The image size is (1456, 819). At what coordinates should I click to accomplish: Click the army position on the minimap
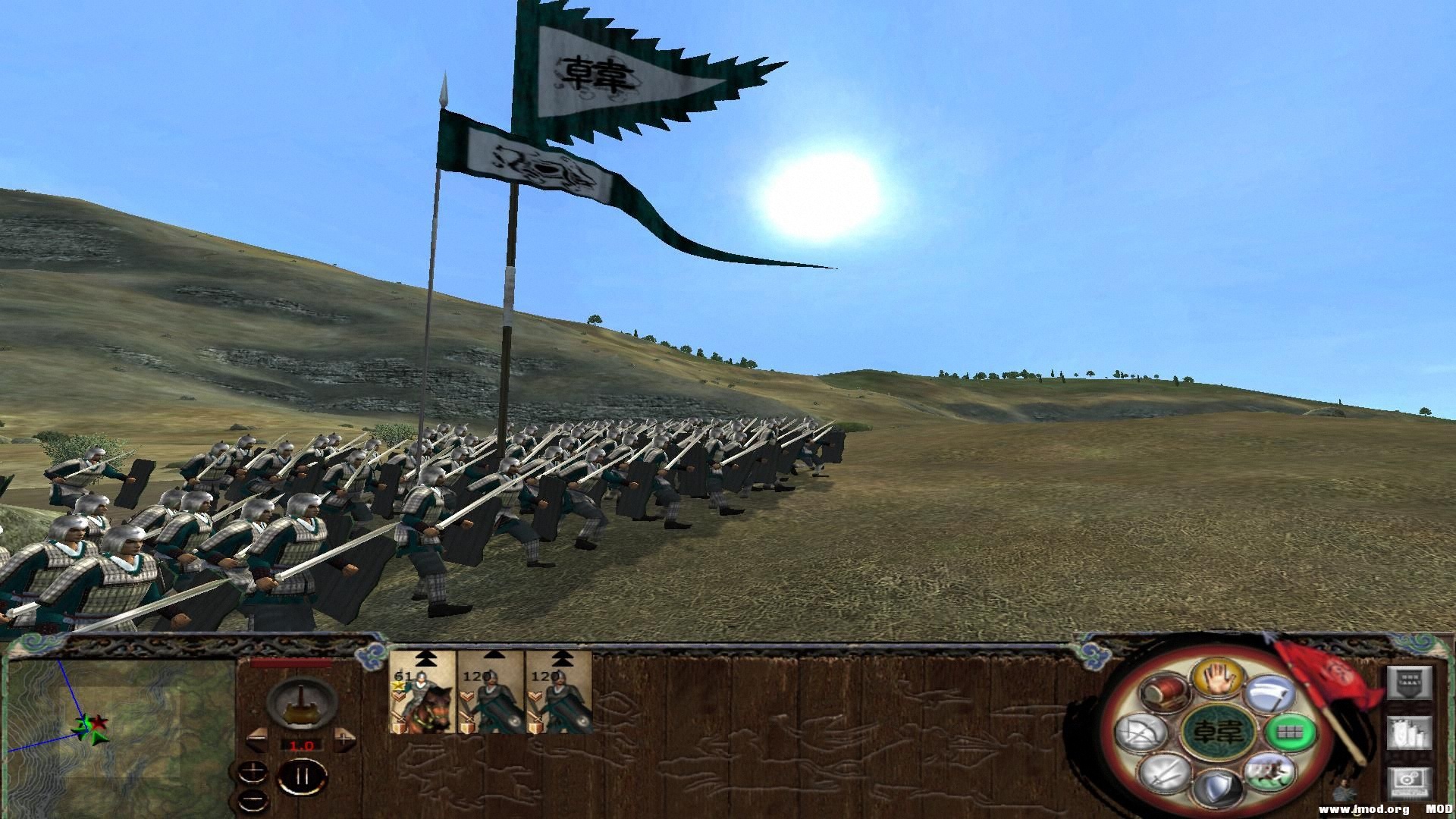click(91, 730)
